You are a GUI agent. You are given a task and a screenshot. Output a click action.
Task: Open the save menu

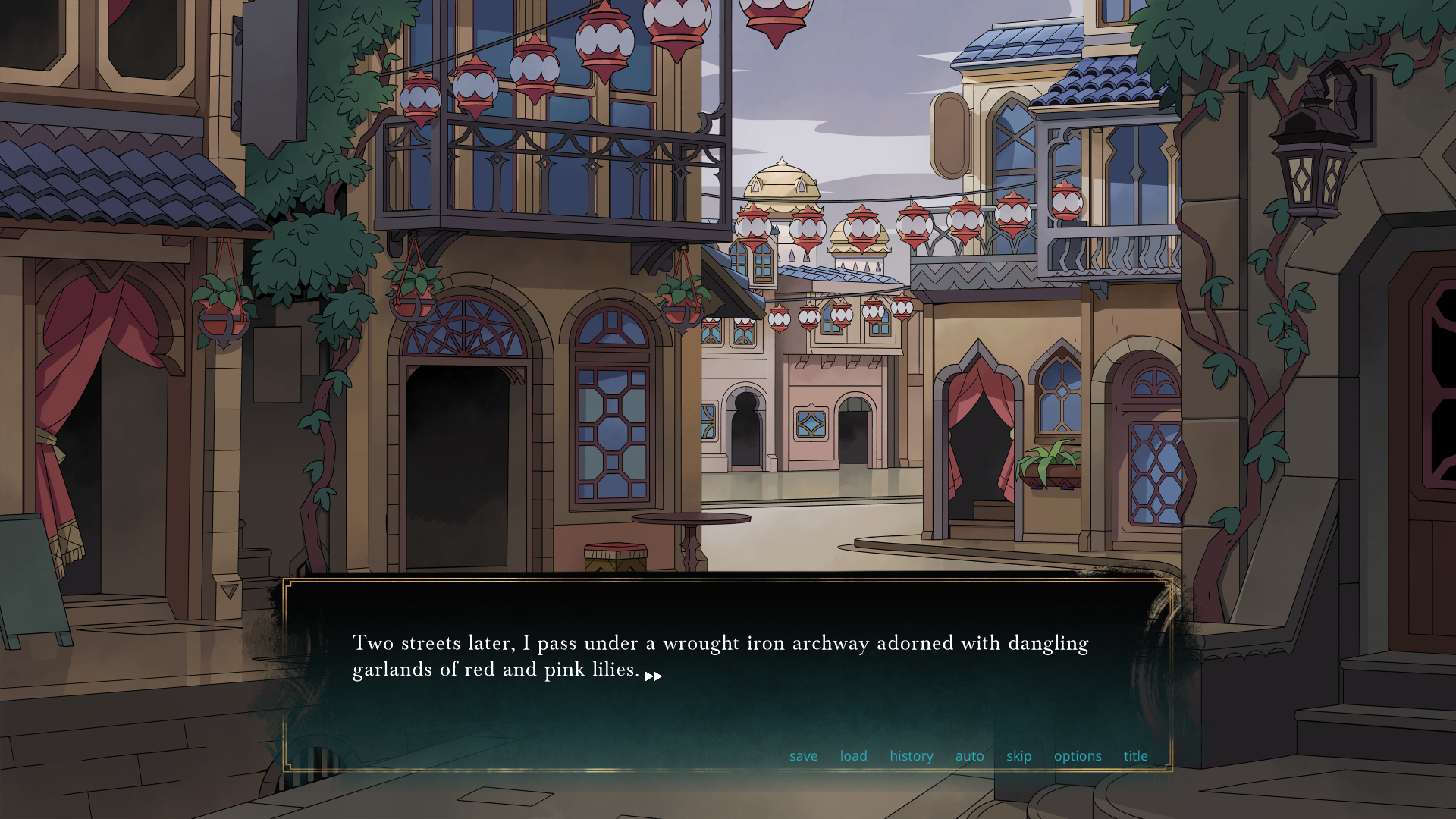tap(803, 756)
